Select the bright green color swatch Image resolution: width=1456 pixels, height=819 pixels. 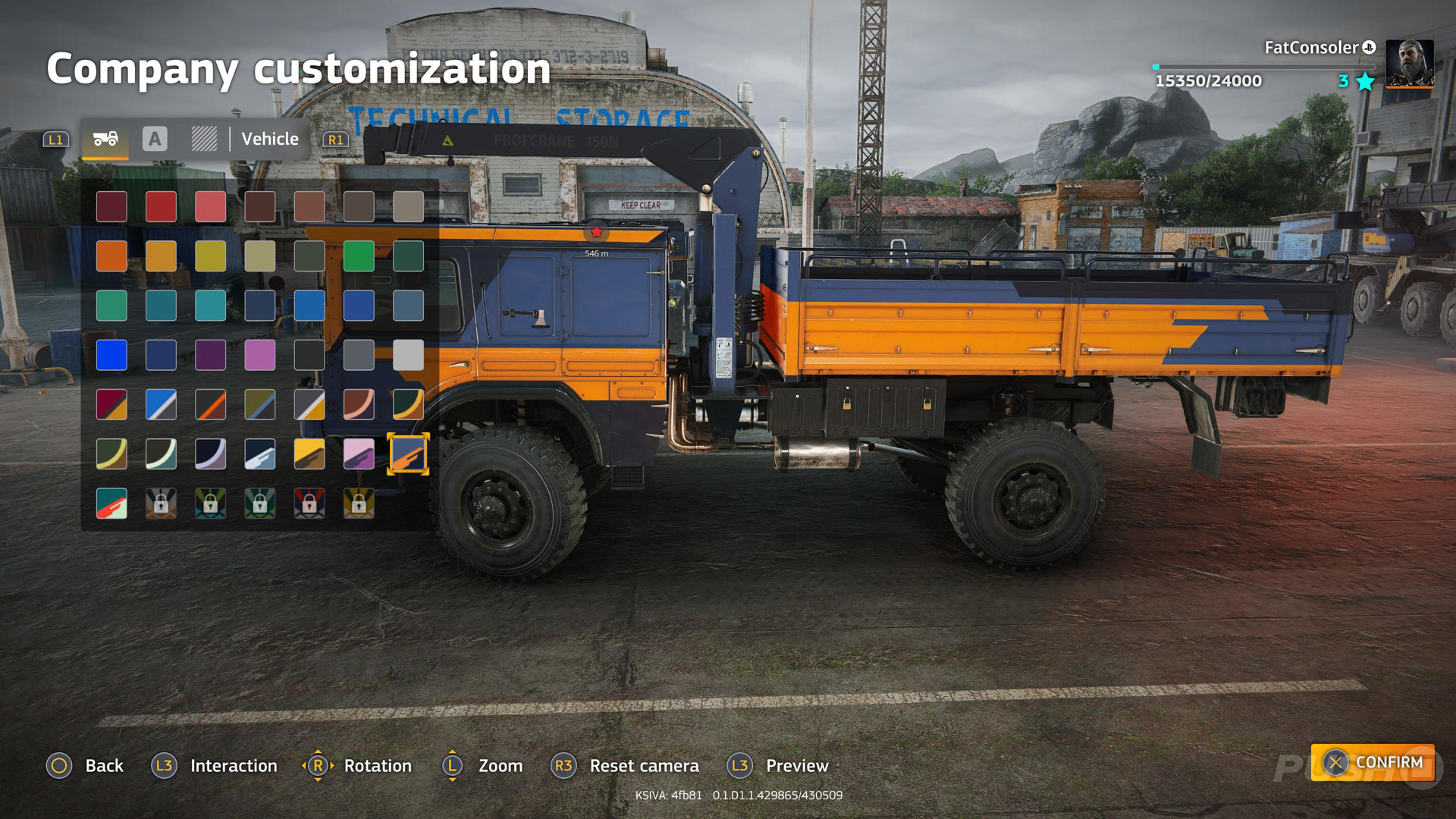(359, 256)
